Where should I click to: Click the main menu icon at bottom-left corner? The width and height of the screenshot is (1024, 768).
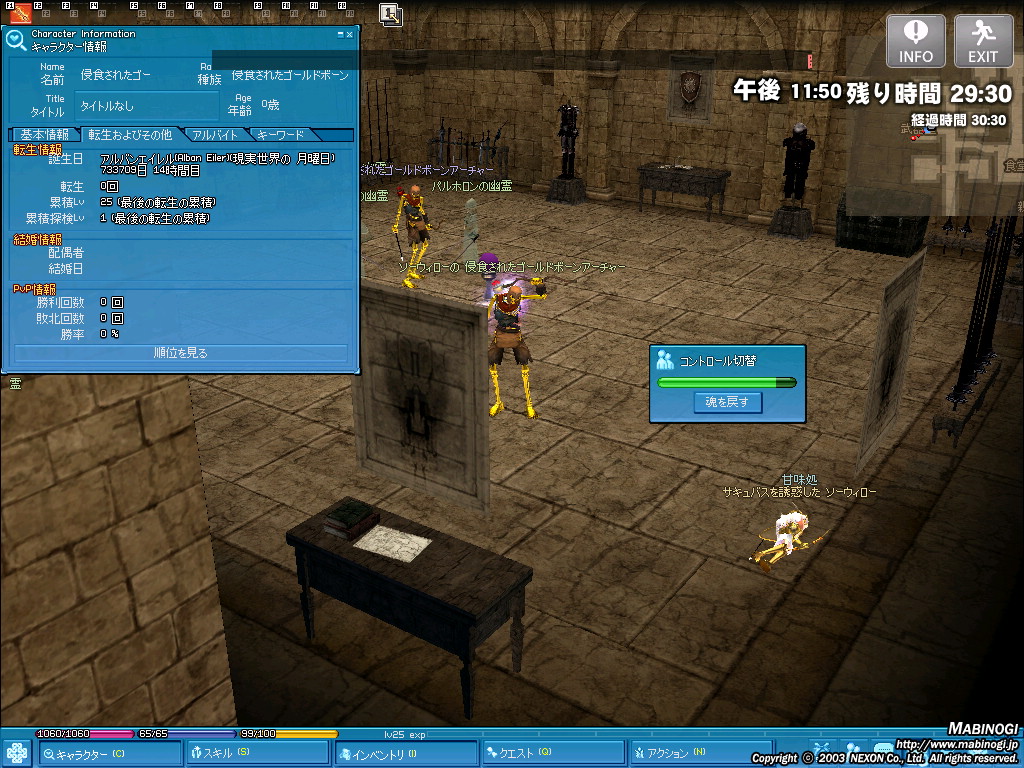[x=17, y=753]
